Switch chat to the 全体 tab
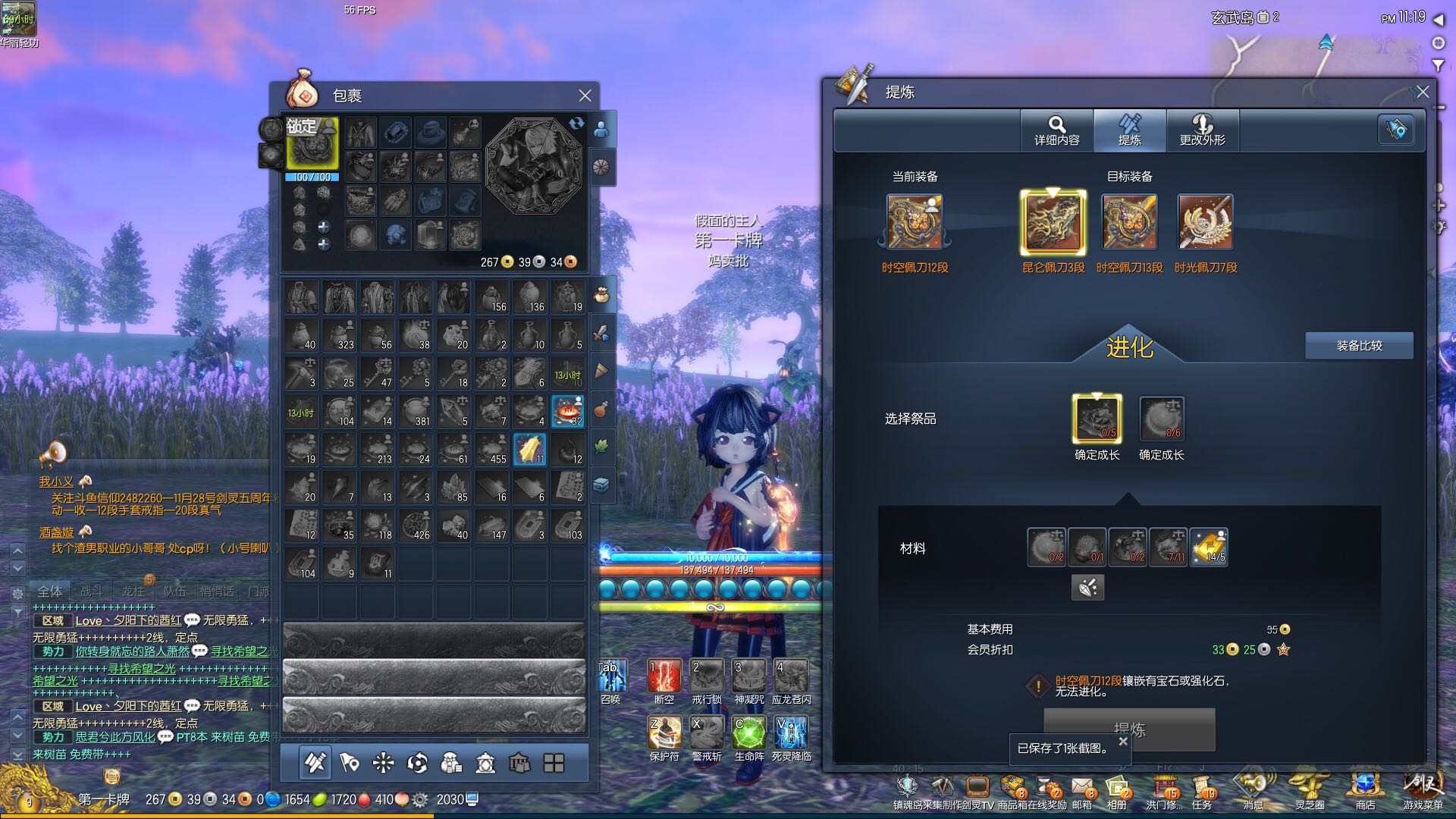Viewport: 1456px width, 819px height. click(x=50, y=591)
